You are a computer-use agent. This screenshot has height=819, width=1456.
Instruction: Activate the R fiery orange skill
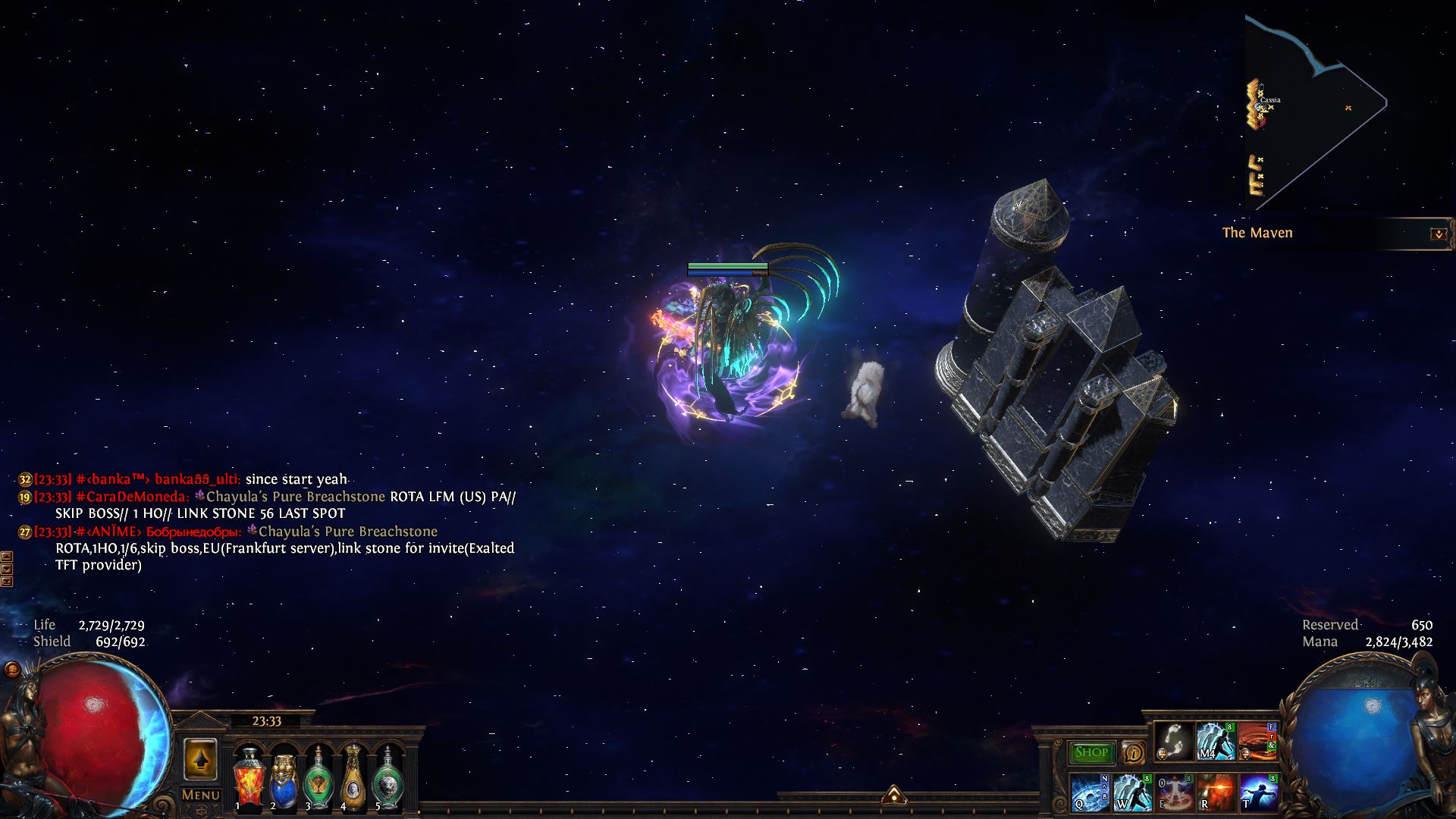(x=1215, y=792)
